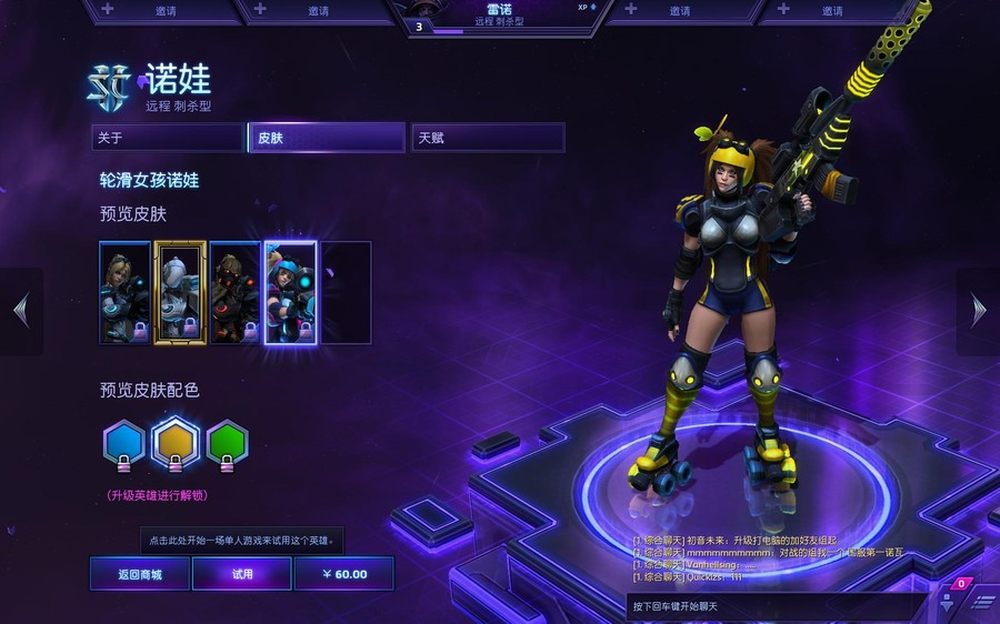Go to previous hero with left arrow

click(x=20, y=311)
